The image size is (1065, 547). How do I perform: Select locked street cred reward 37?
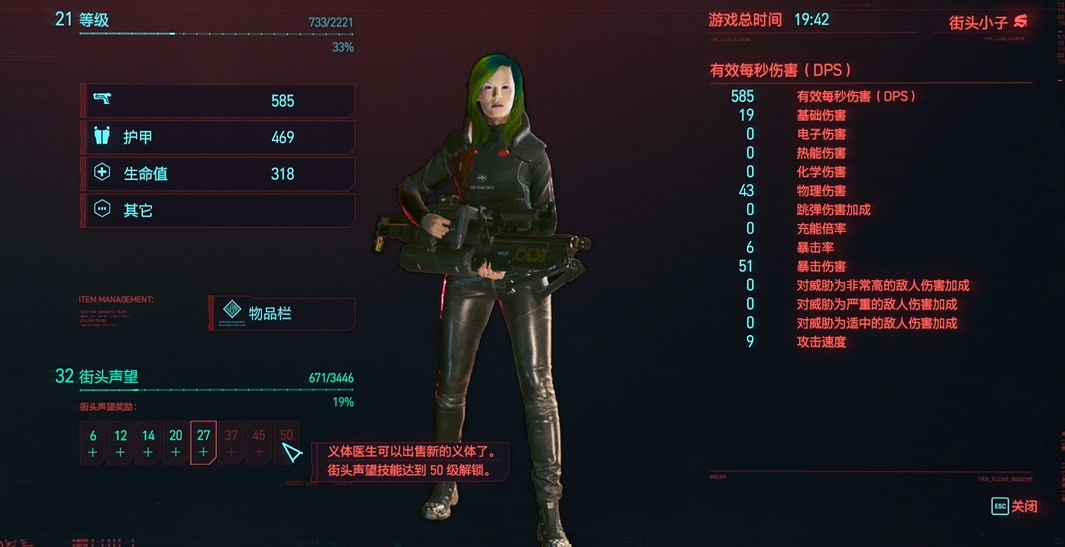[231, 443]
